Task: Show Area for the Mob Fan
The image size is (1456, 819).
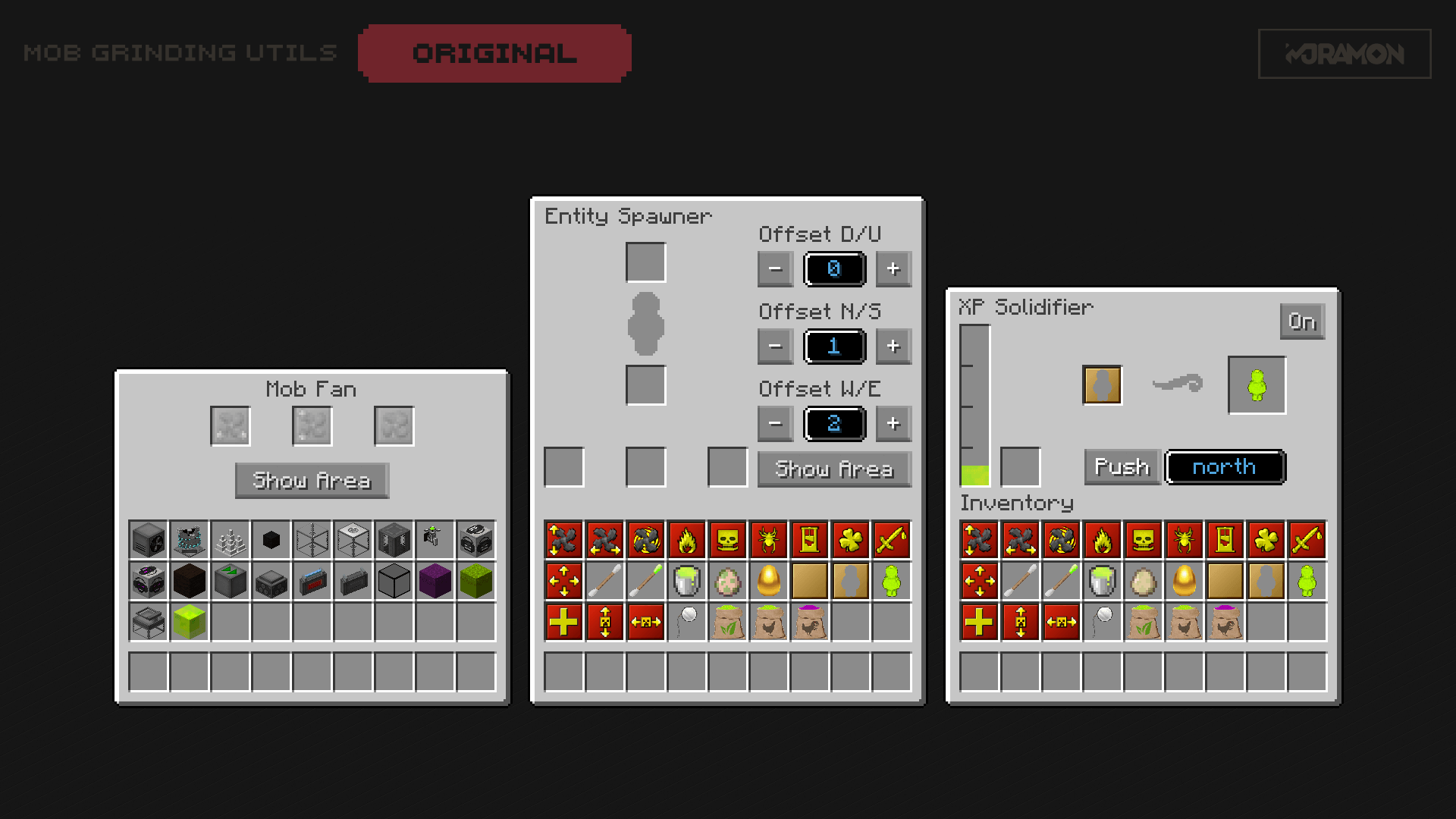Action: point(312,480)
